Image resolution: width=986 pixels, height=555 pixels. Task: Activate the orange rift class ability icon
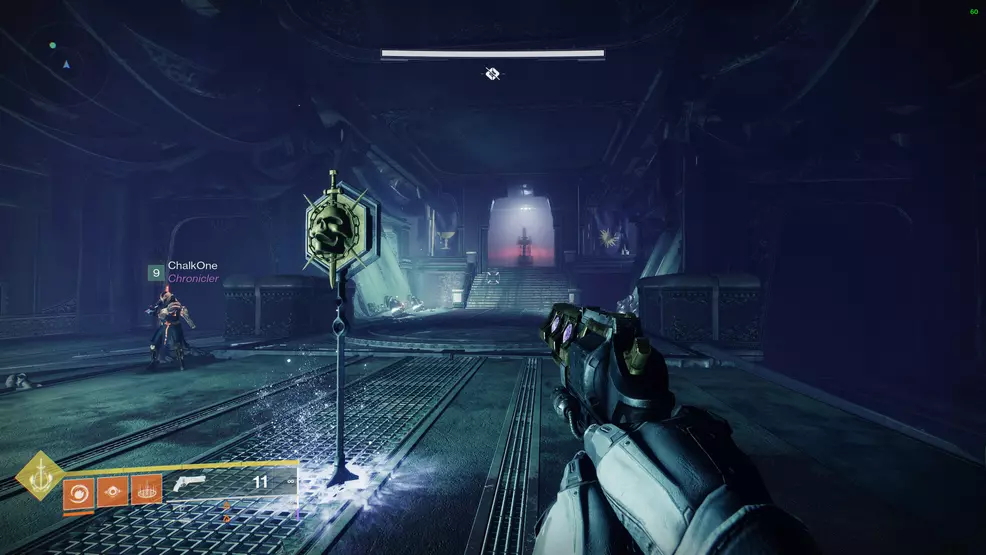click(x=147, y=491)
